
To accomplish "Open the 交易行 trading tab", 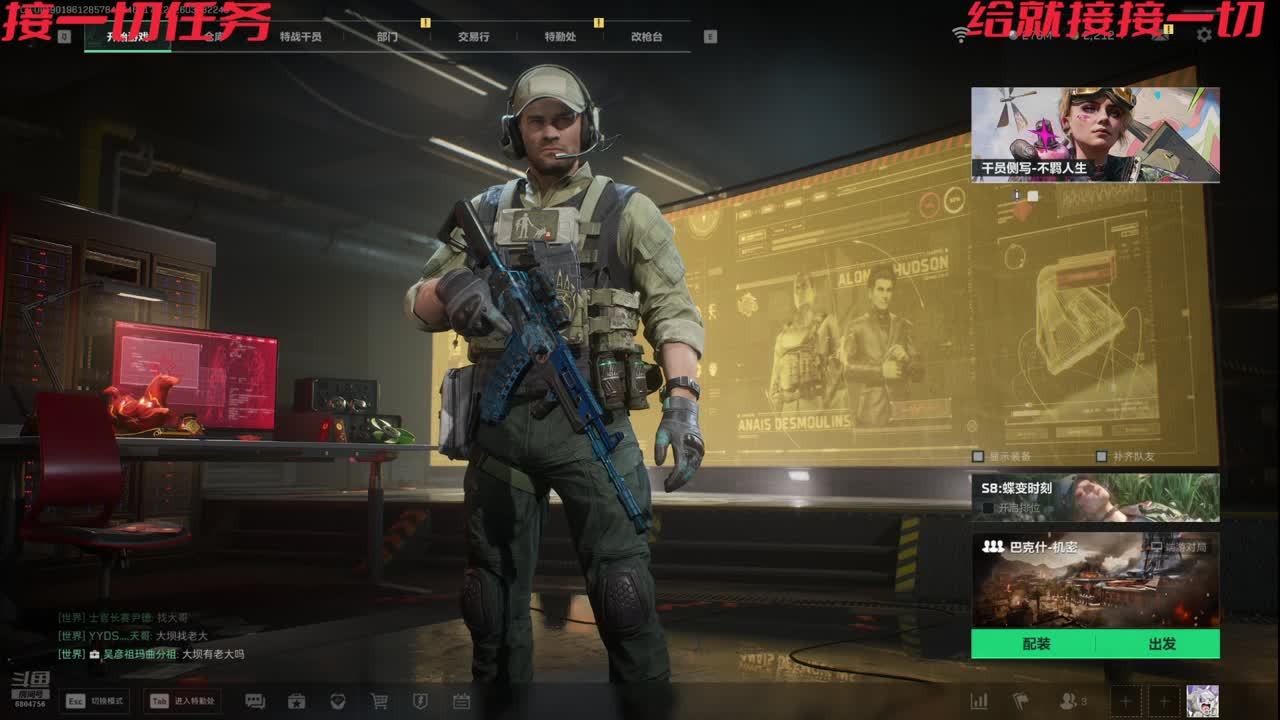I will 473,37.
